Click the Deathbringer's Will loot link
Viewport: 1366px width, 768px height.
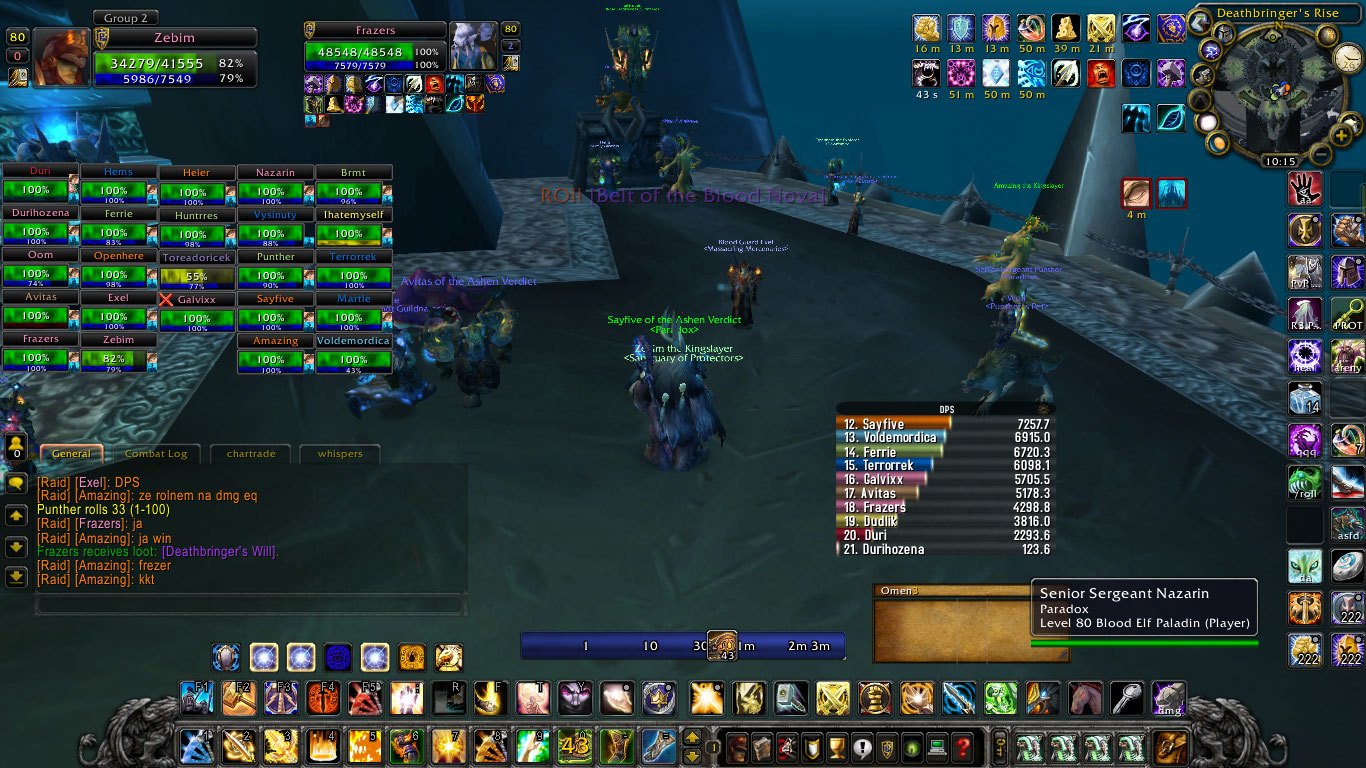[x=220, y=552]
